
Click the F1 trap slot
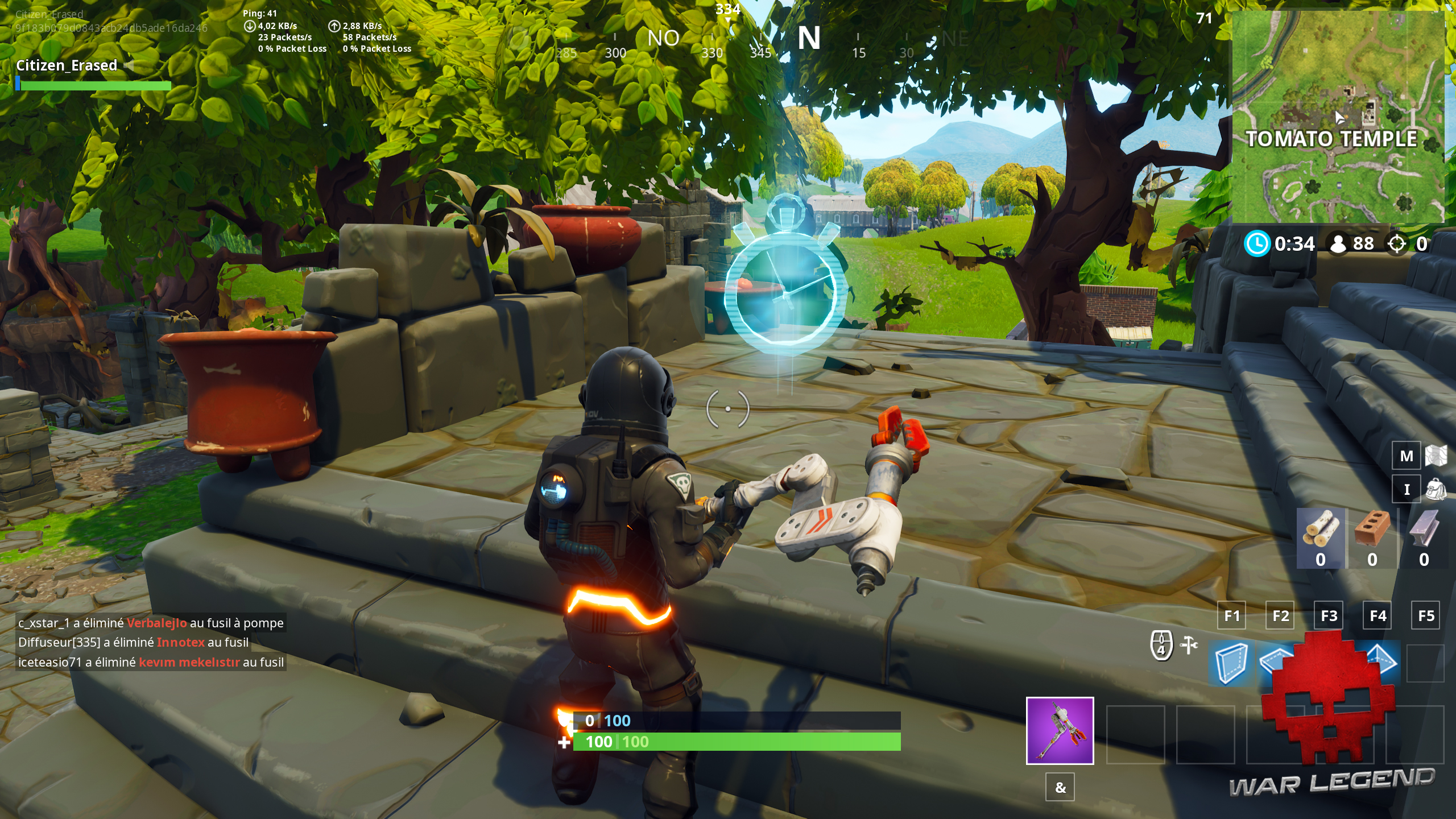[1232, 616]
